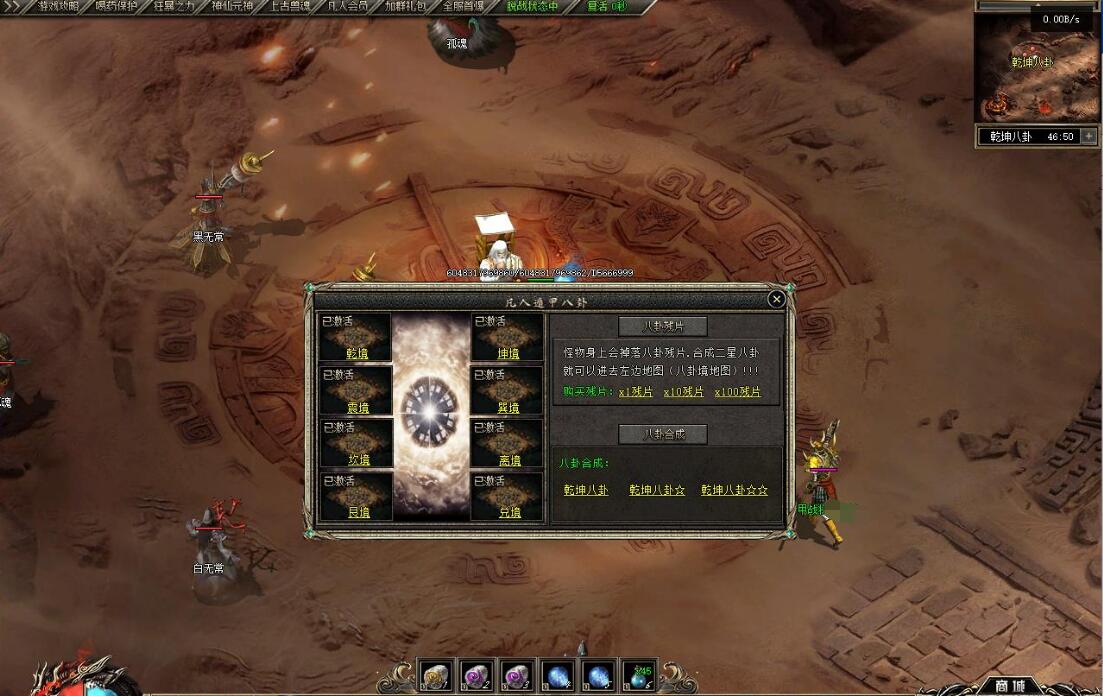The image size is (1103, 696).
Task: Choose the 震境 realm entry
Action: (357, 407)
